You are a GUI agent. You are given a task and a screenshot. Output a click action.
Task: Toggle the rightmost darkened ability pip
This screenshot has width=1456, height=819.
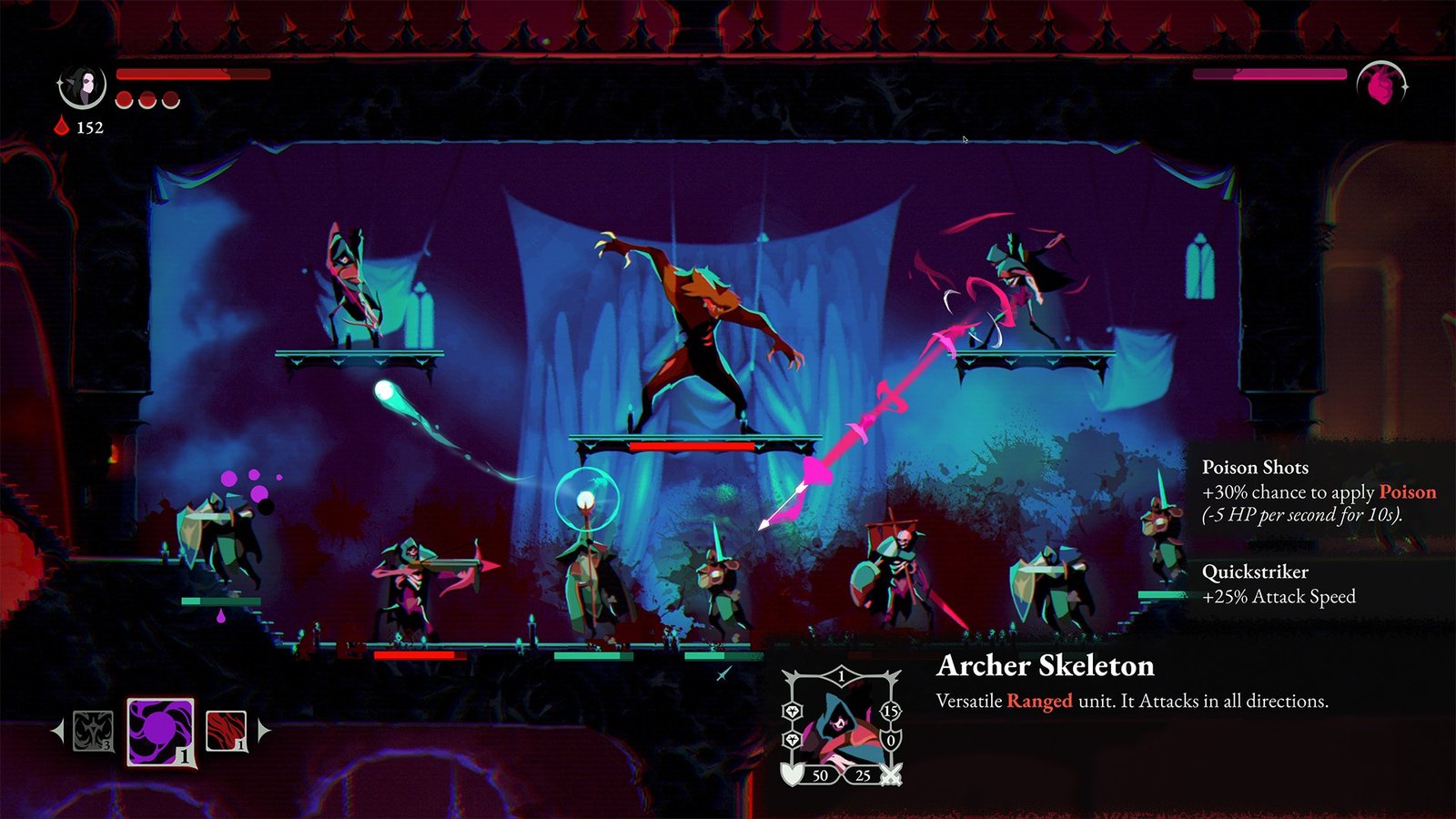pos(171,100)
